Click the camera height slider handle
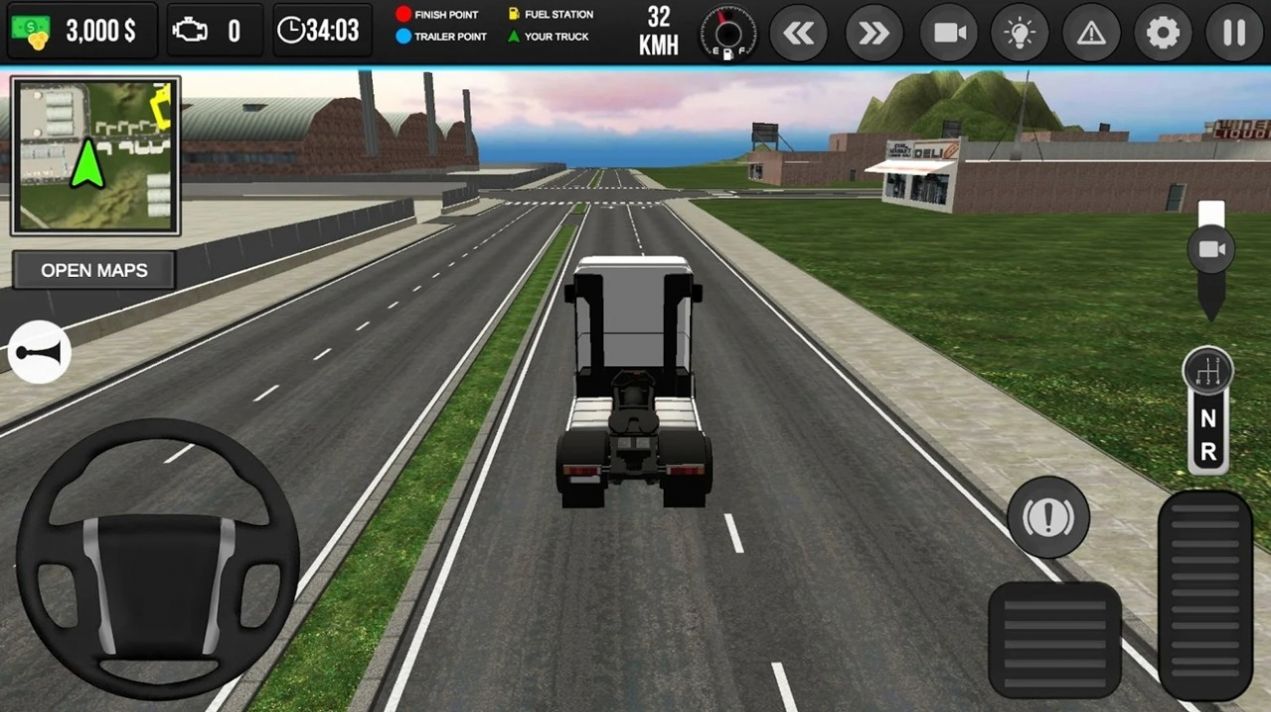 pyautogui.click(x=1211, y=248)
